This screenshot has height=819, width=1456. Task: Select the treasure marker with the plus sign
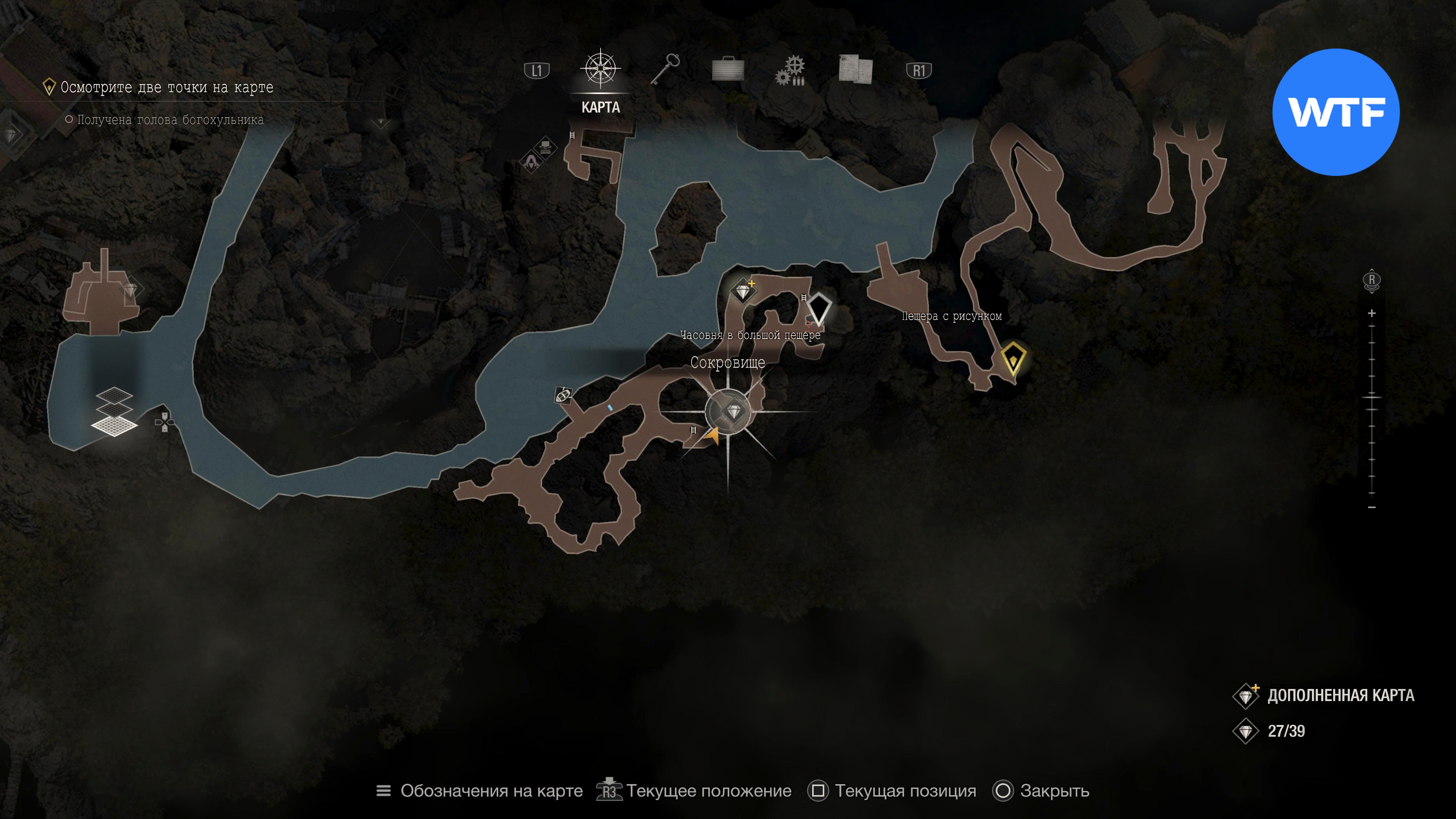click(x=743, y=292)
